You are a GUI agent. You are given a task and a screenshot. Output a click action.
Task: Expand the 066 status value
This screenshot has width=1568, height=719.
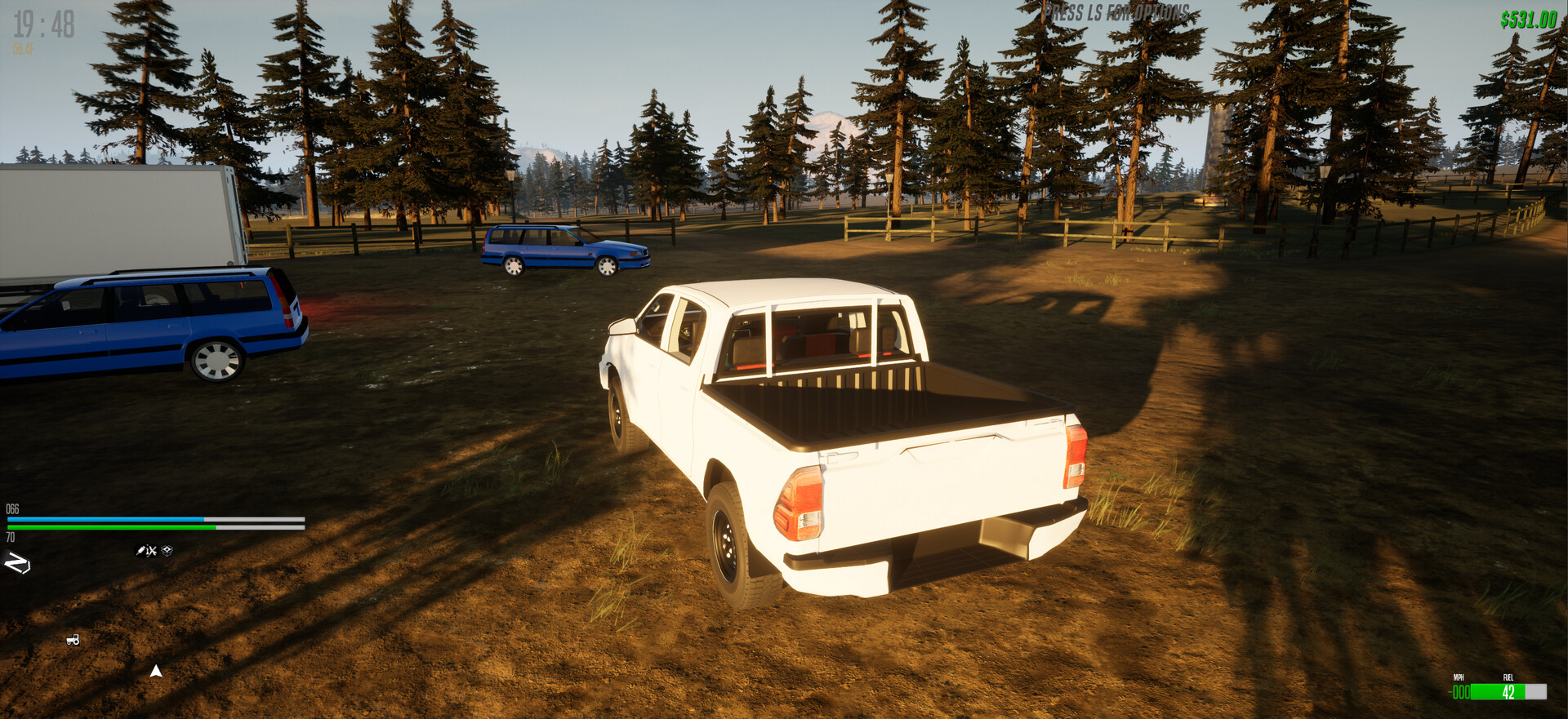11,509
